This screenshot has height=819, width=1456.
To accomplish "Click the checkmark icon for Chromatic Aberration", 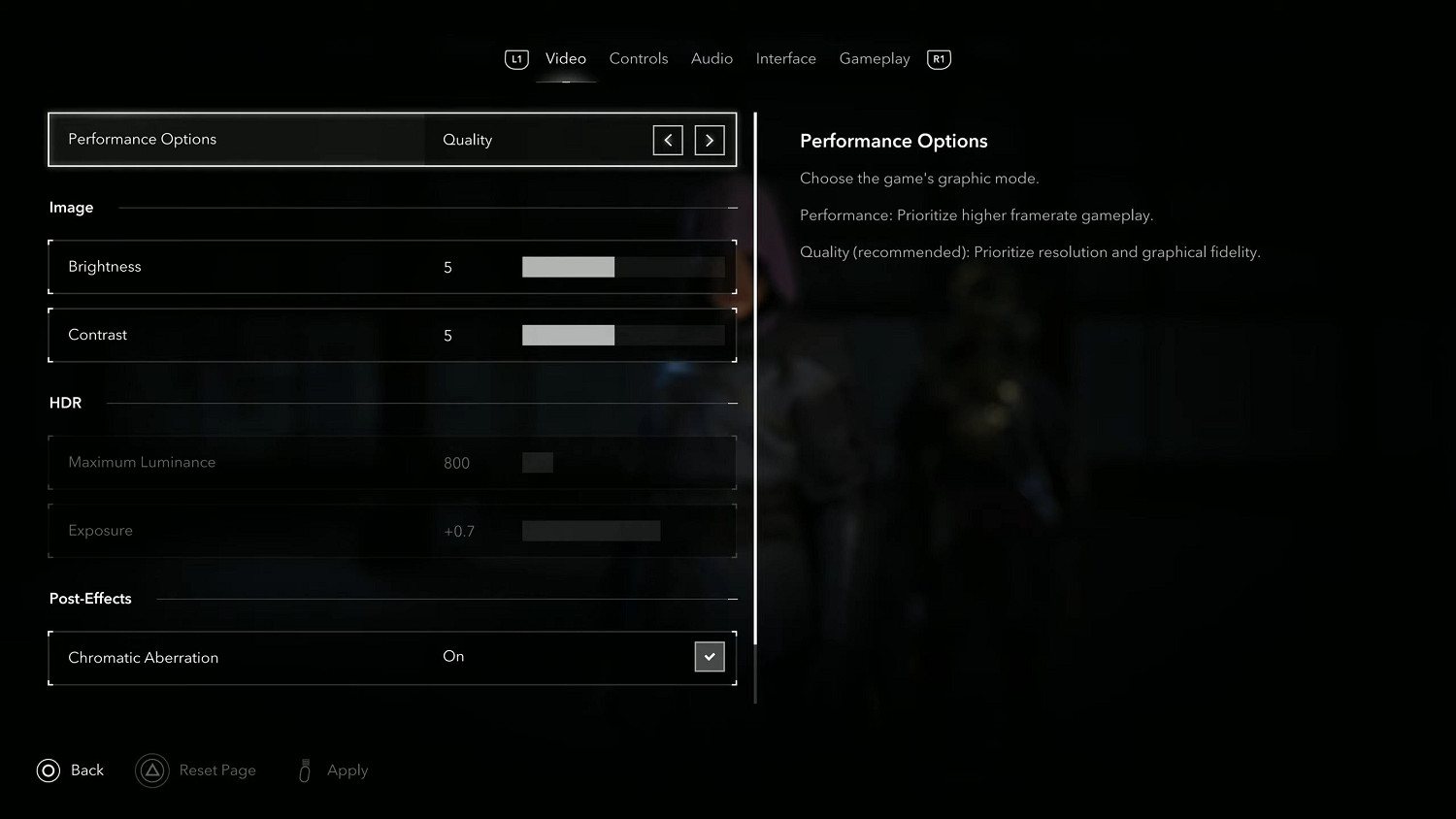I will point(710,656).
